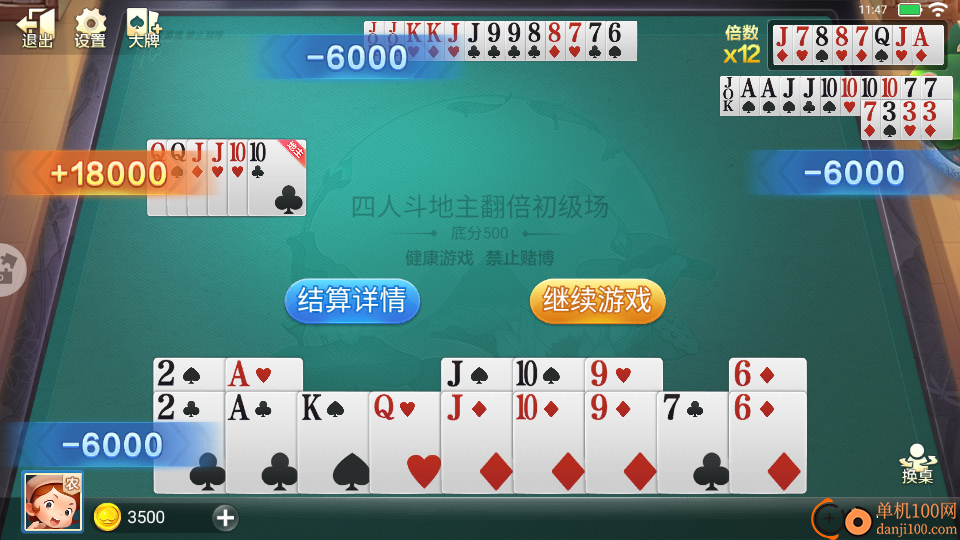View settlement details via 结算详情
This screenshot has width=960, height=540.
(x=352, y=300)
